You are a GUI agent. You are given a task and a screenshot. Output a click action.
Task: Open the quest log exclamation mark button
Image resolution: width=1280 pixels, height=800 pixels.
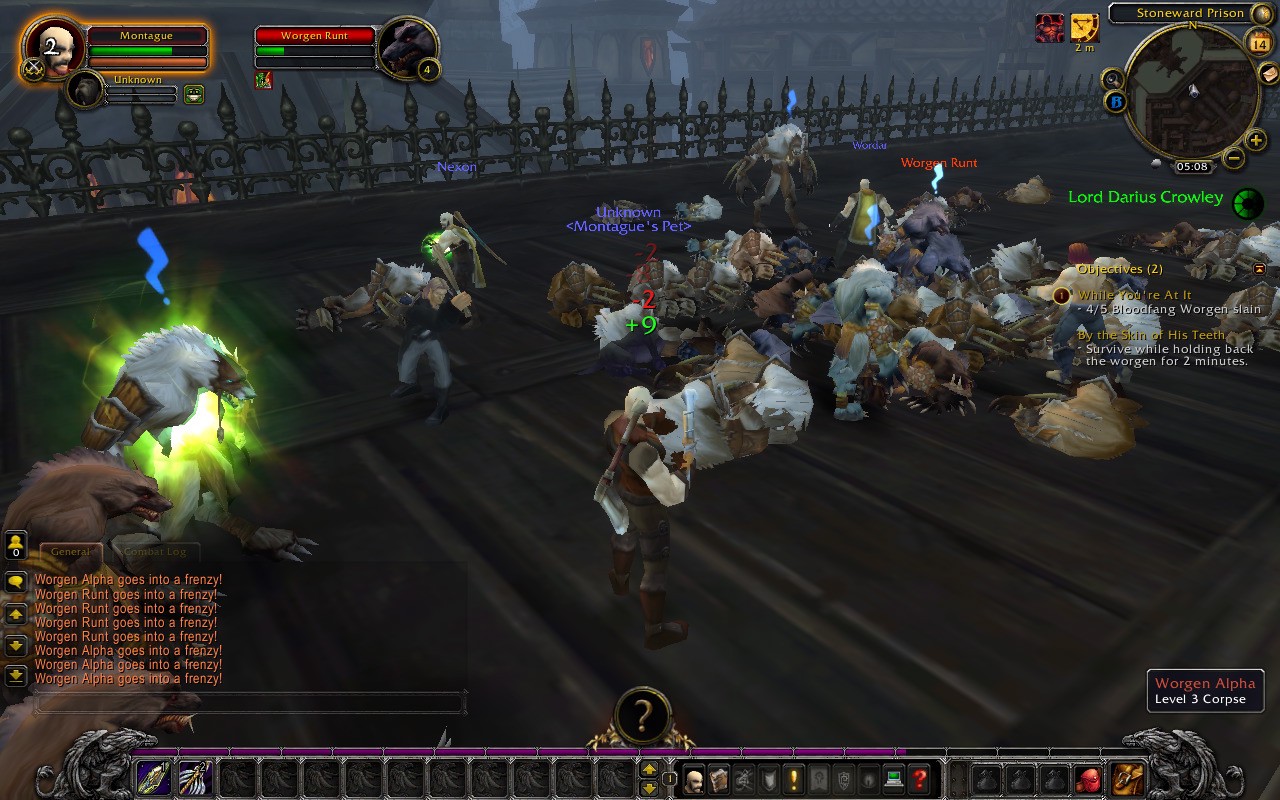[x=794, y=779]
